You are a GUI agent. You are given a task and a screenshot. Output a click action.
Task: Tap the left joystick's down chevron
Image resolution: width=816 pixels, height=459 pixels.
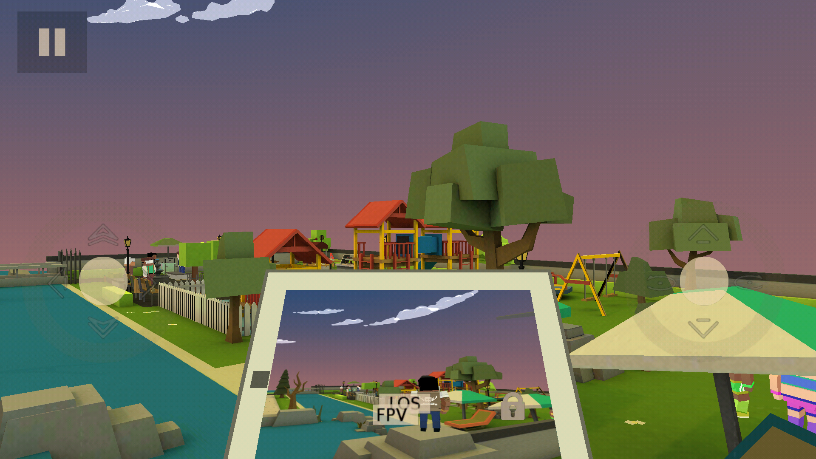pos(103,326)
